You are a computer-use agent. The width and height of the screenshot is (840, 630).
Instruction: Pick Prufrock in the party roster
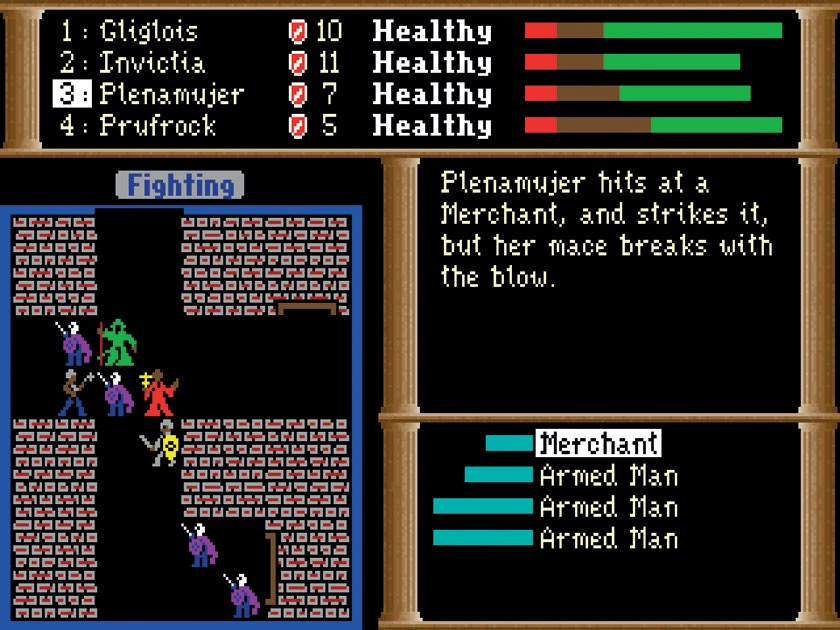(x=158, y=127)
